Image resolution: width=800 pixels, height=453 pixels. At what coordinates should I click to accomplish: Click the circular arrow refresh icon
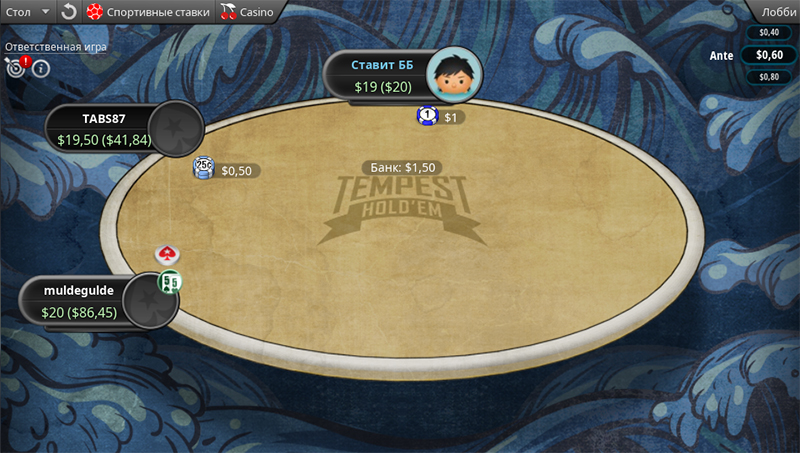click(x=68, y=12)
